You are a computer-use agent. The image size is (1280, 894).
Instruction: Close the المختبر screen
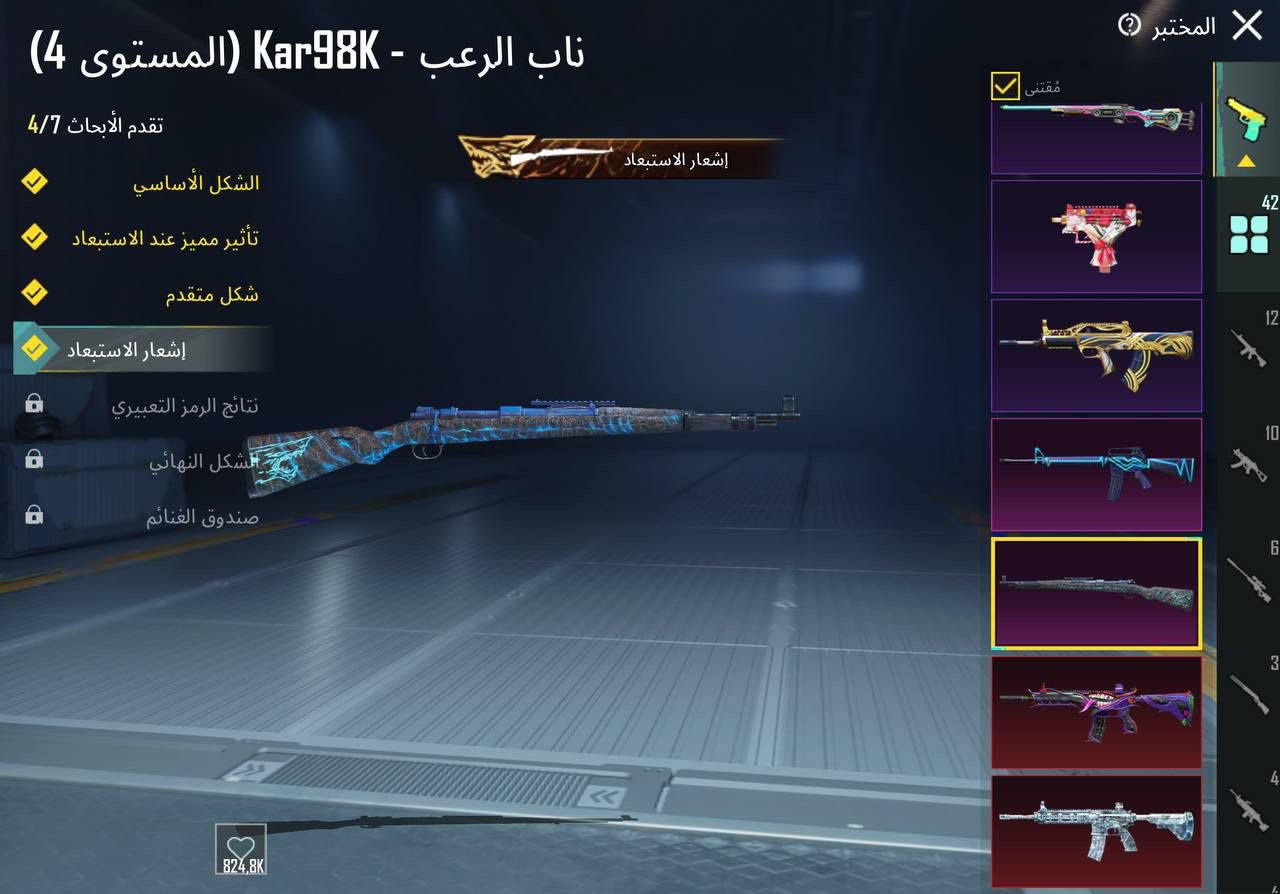(x=1248, y=26)
